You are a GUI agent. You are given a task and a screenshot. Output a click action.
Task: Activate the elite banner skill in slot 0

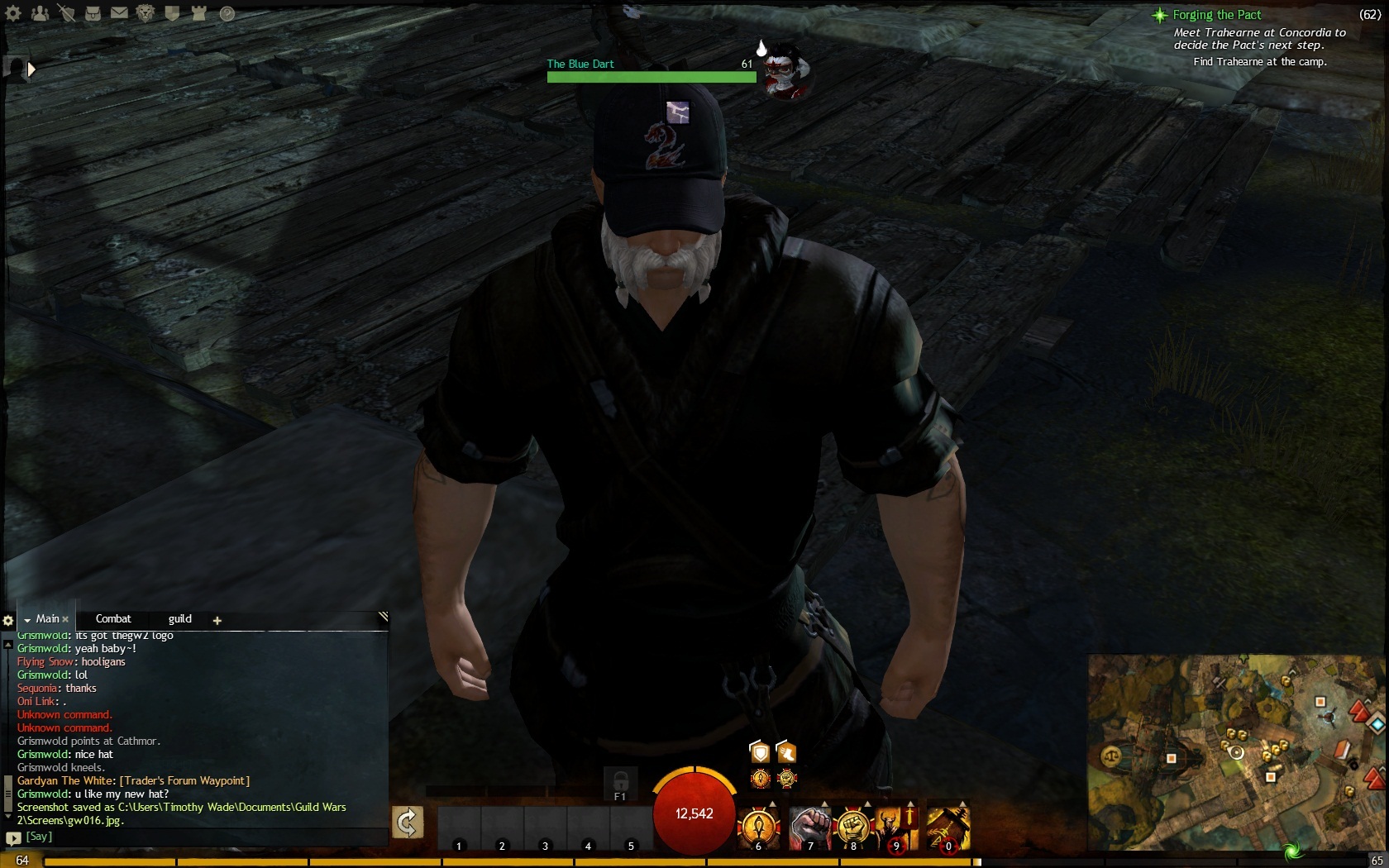click(947, 827)
